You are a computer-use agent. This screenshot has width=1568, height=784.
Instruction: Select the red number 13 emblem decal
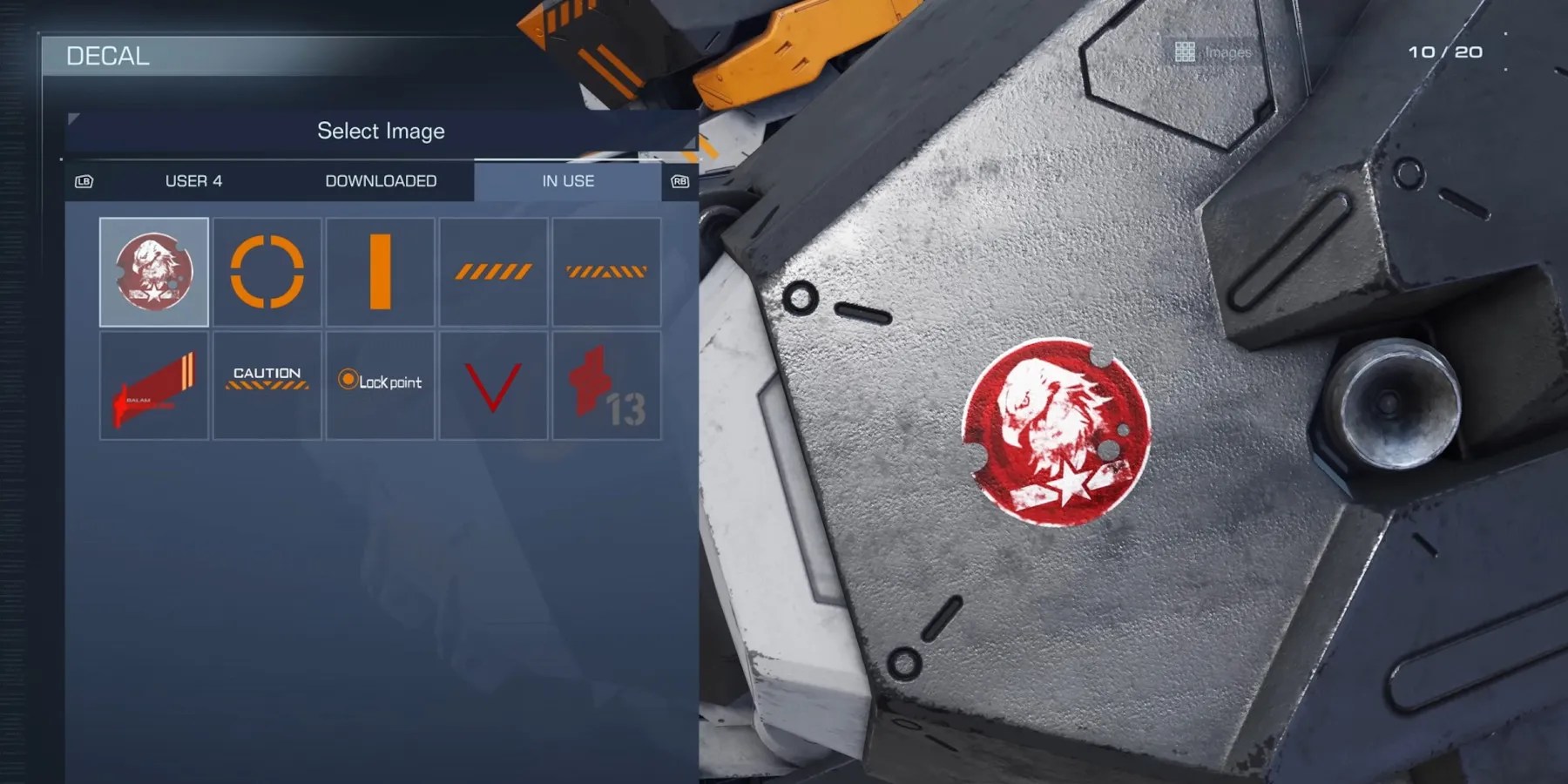[x=606, y=383]
